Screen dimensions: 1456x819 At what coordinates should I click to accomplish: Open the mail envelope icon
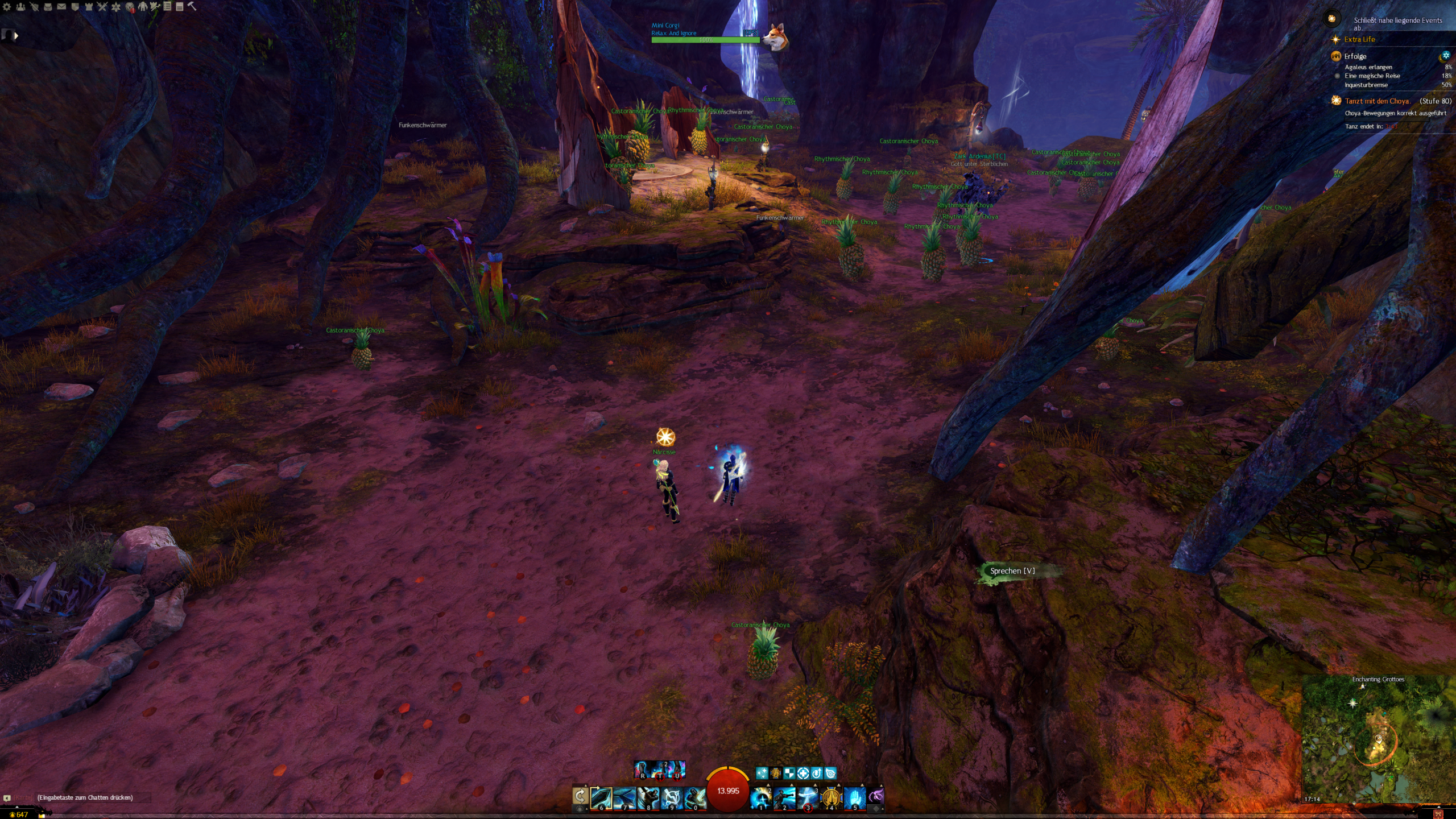pyautogui.click(x=61, y=7)
